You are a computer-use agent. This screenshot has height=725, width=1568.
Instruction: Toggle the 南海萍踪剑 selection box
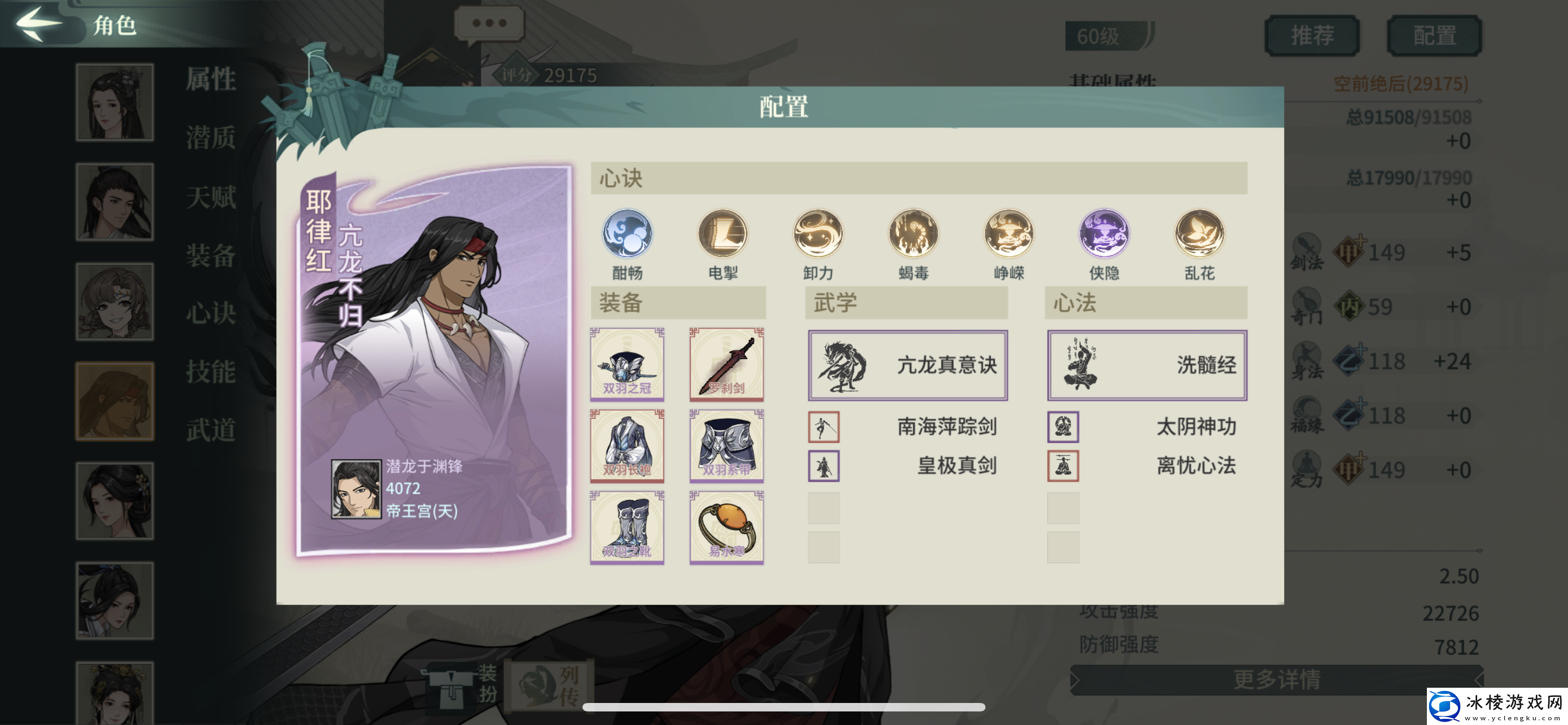[x=824, y=427]
